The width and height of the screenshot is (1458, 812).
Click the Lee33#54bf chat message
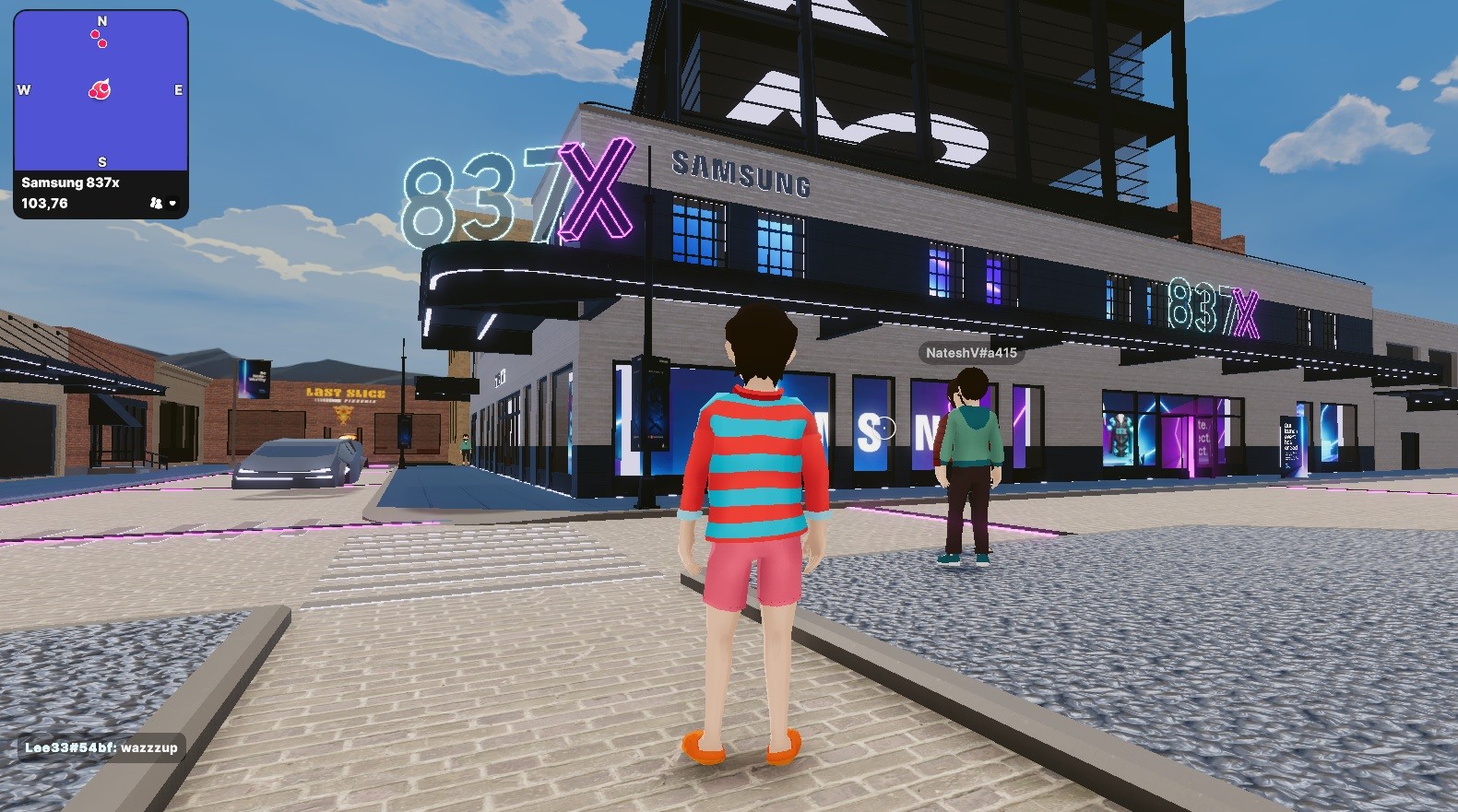(101, 747)
